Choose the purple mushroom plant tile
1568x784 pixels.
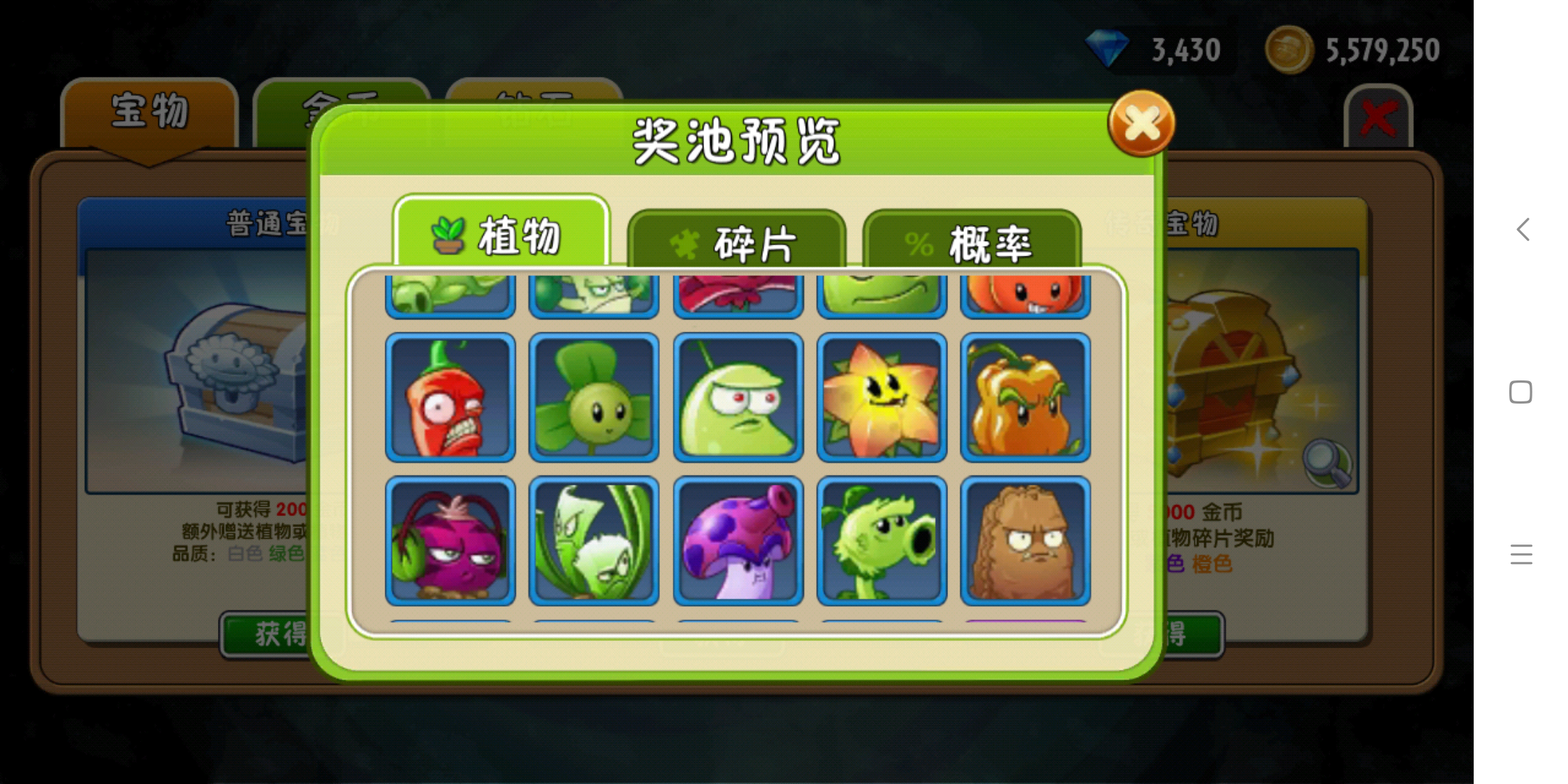tap(738, 541)
